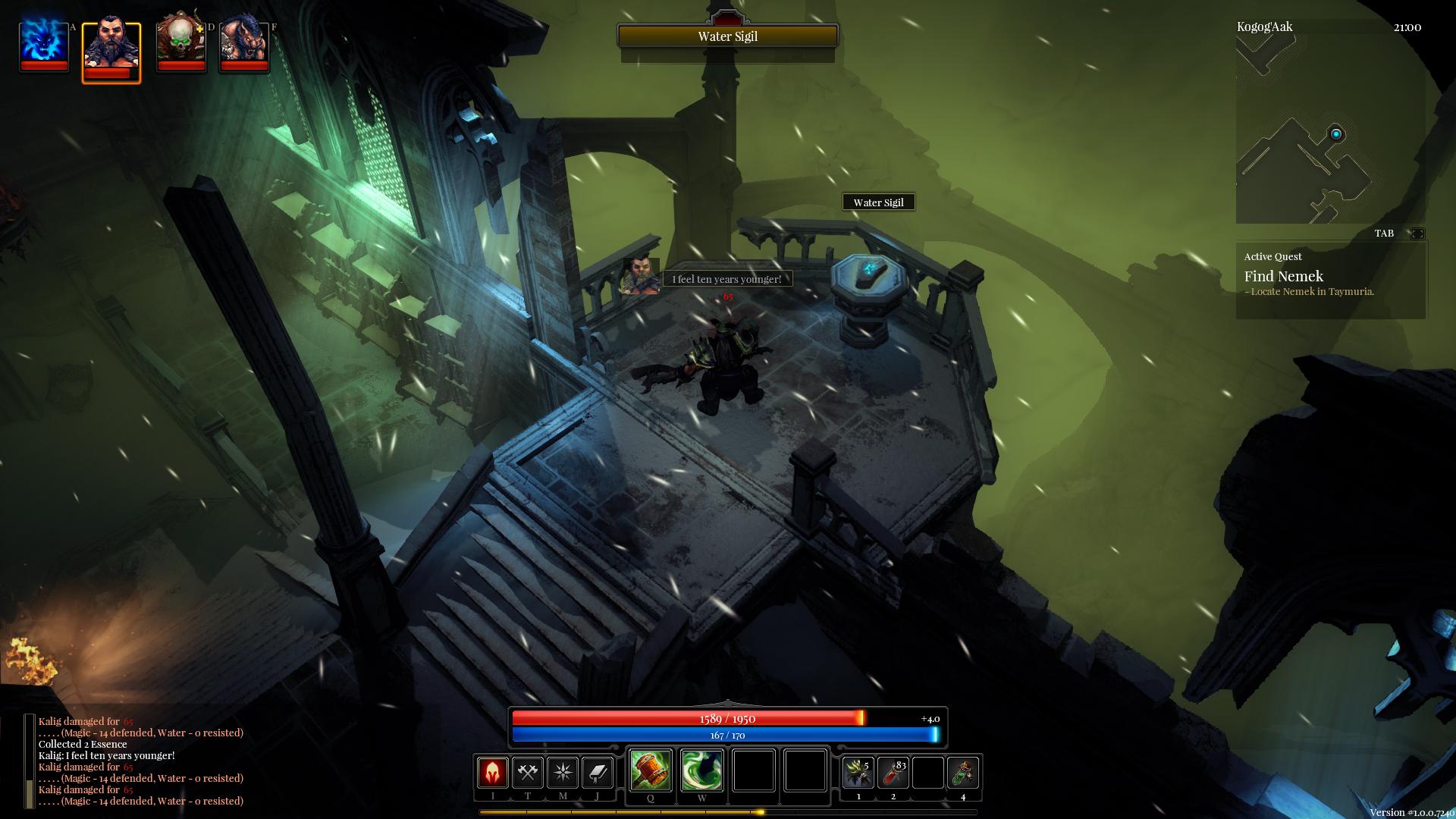Use the green potion in quick slot 4
Screen dimensions: 1456x819
[x=963, y=773]
